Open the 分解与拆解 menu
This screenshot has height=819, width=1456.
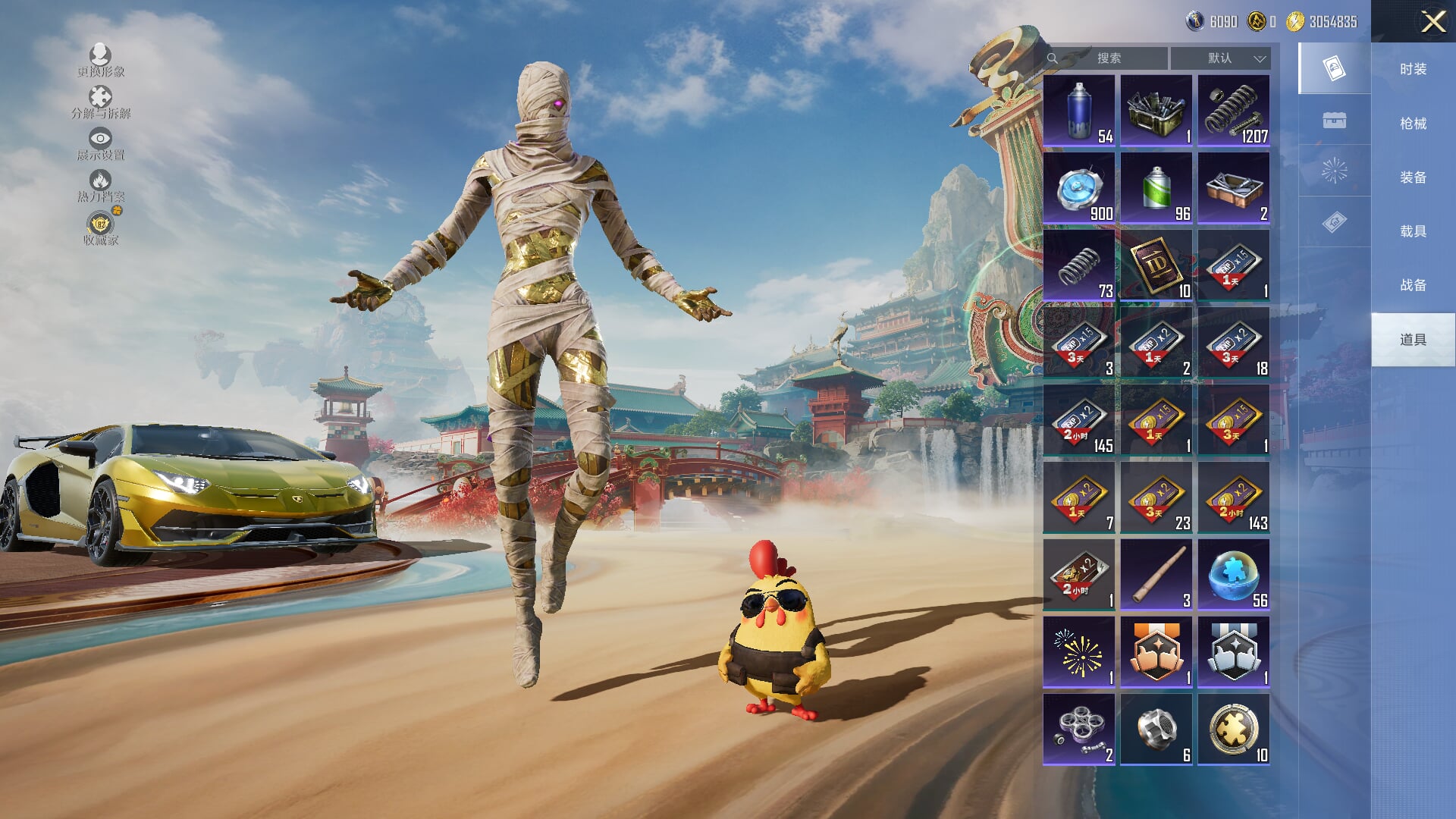[100, 102]
